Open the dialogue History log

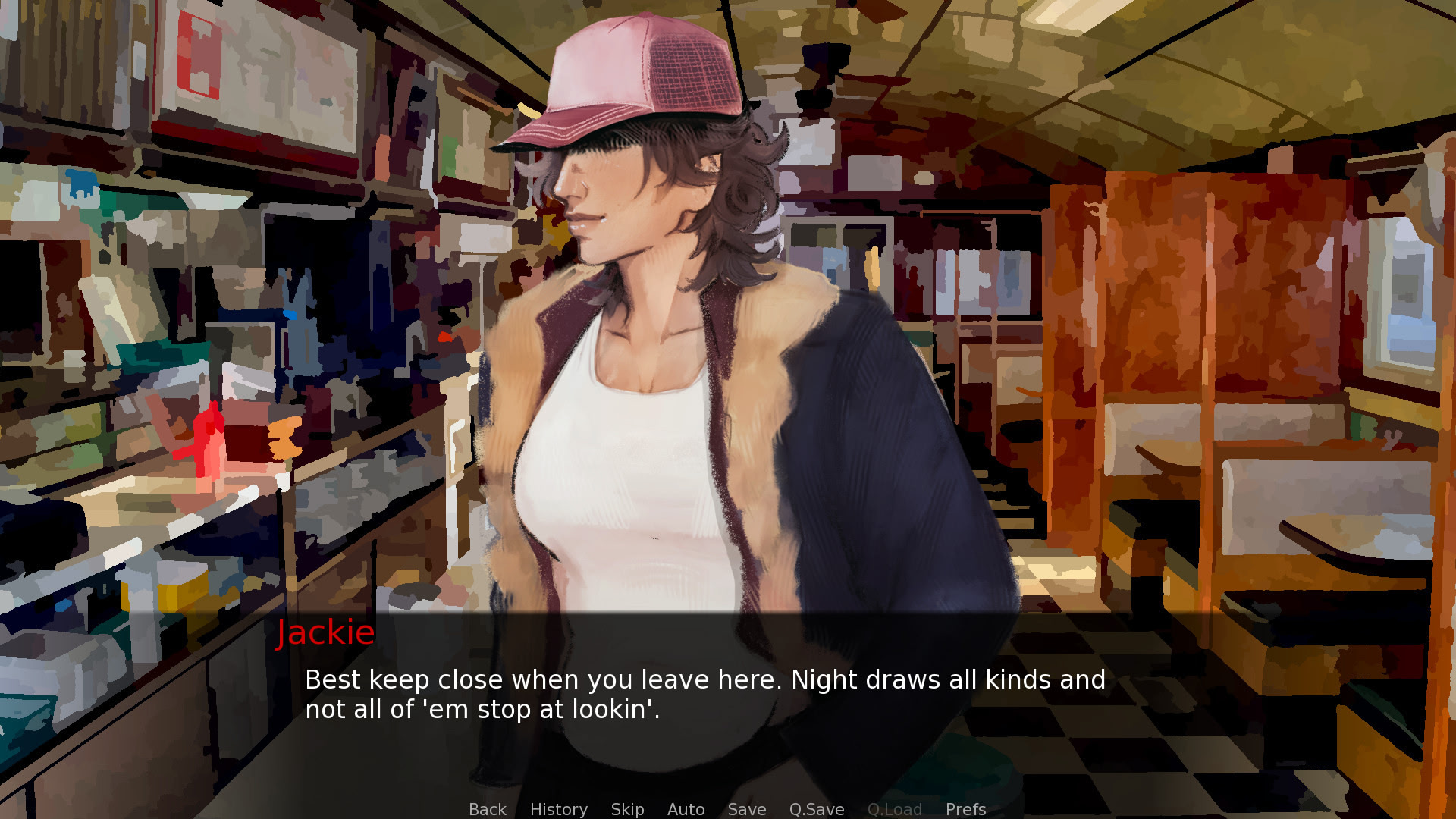pyautogui.click(x=558, y=809)
